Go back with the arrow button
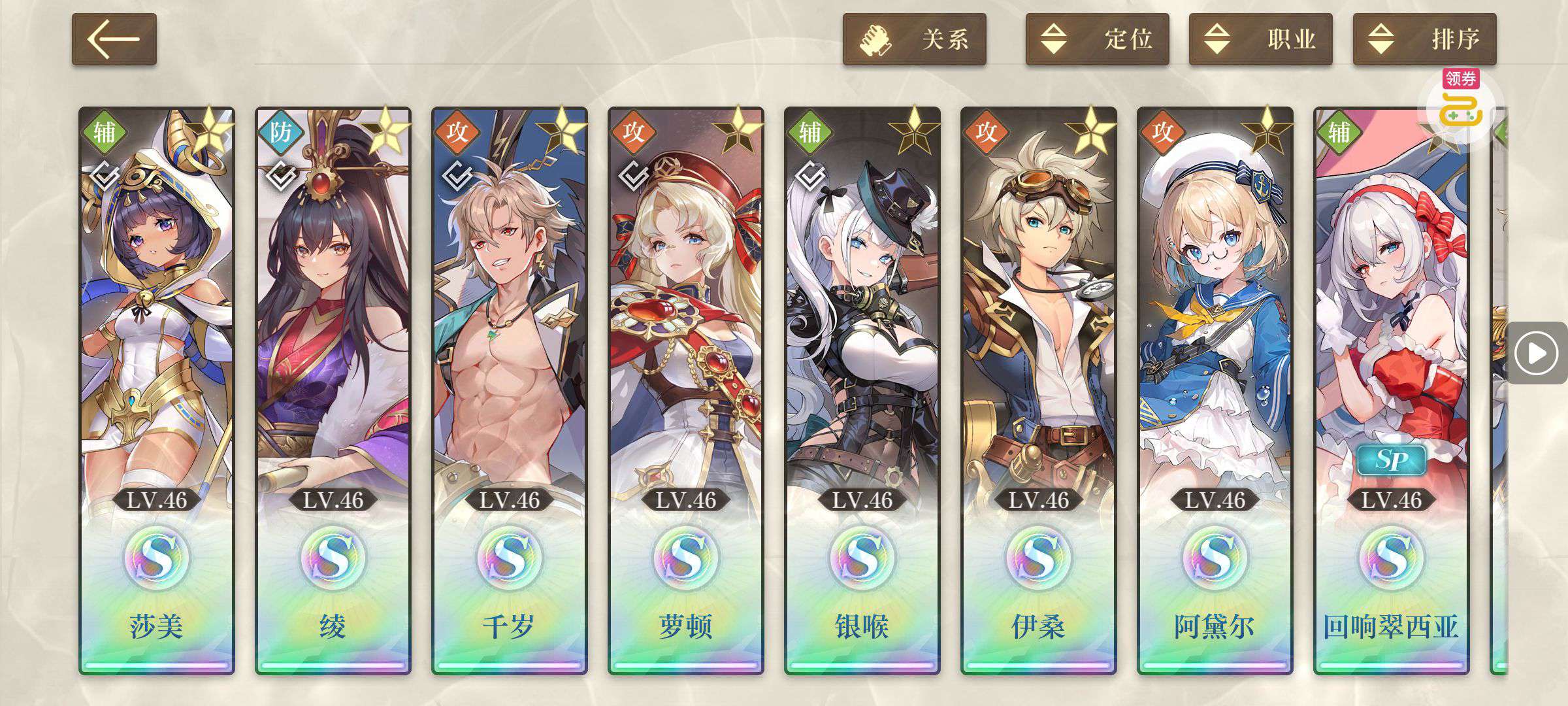This screenshot has width=1568, height=706. point(114,39)
